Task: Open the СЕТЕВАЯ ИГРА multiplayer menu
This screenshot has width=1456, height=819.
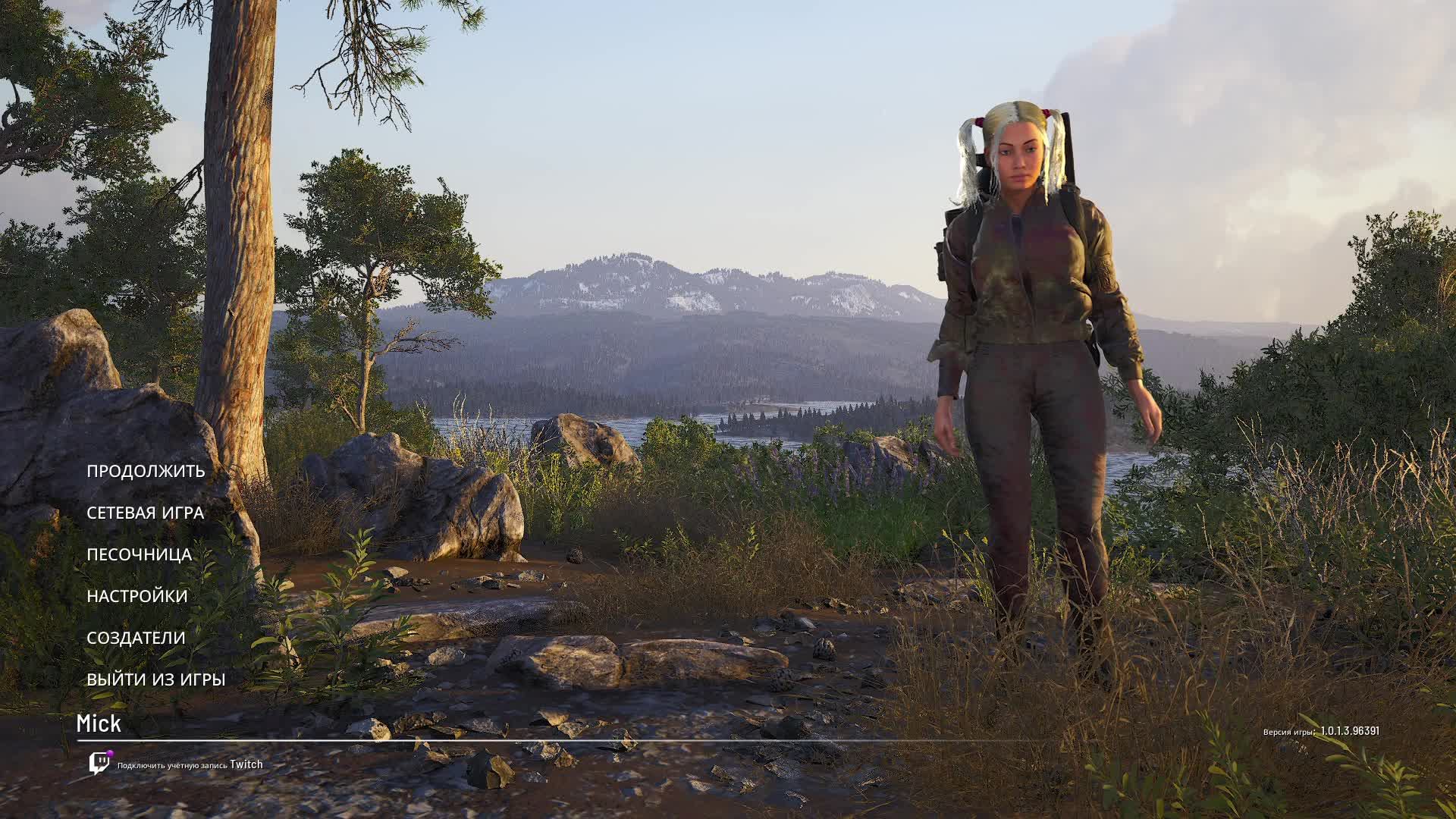Action: [x=145, y=513]
